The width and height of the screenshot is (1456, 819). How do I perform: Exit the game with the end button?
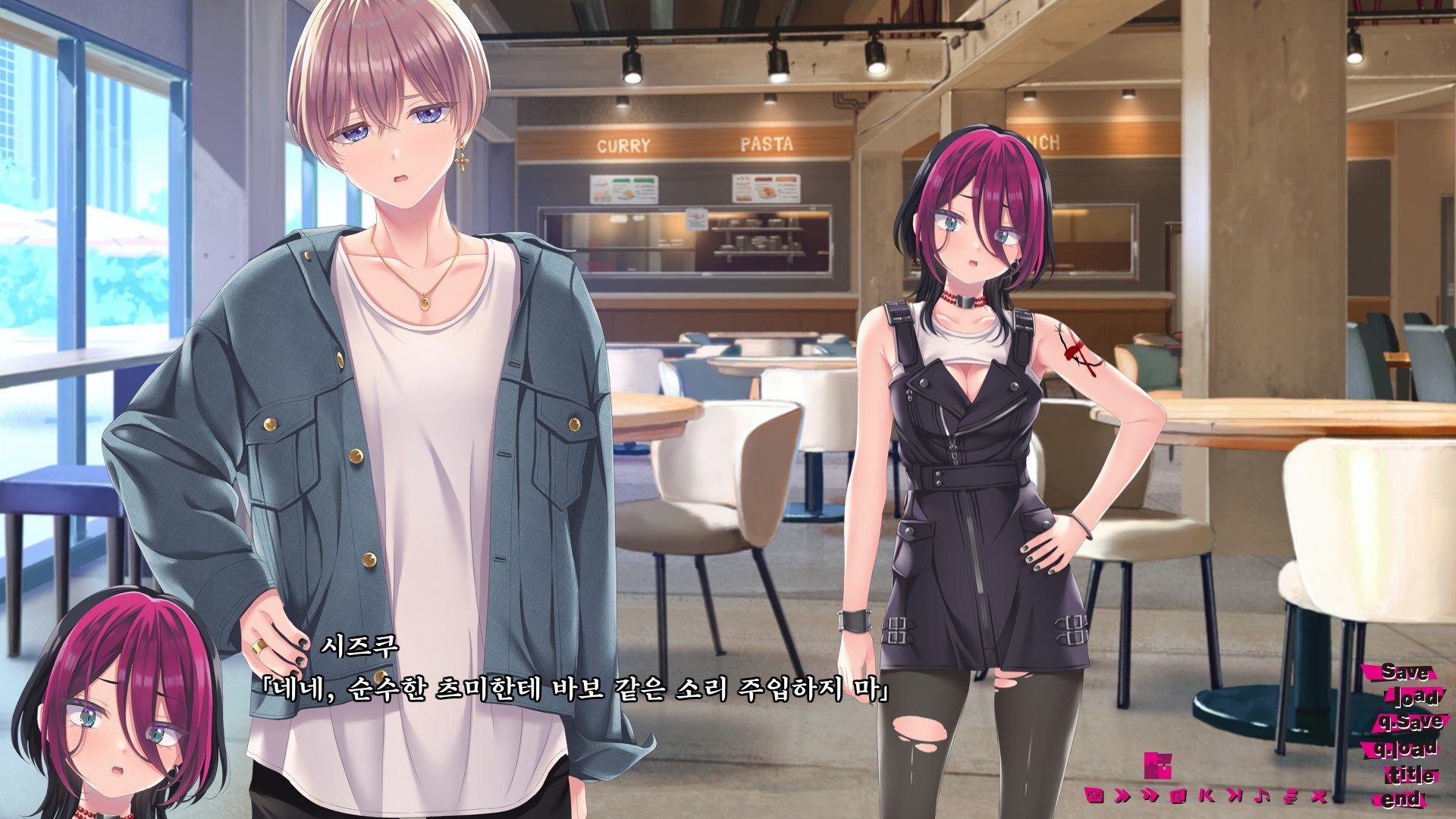(1402, 799)
